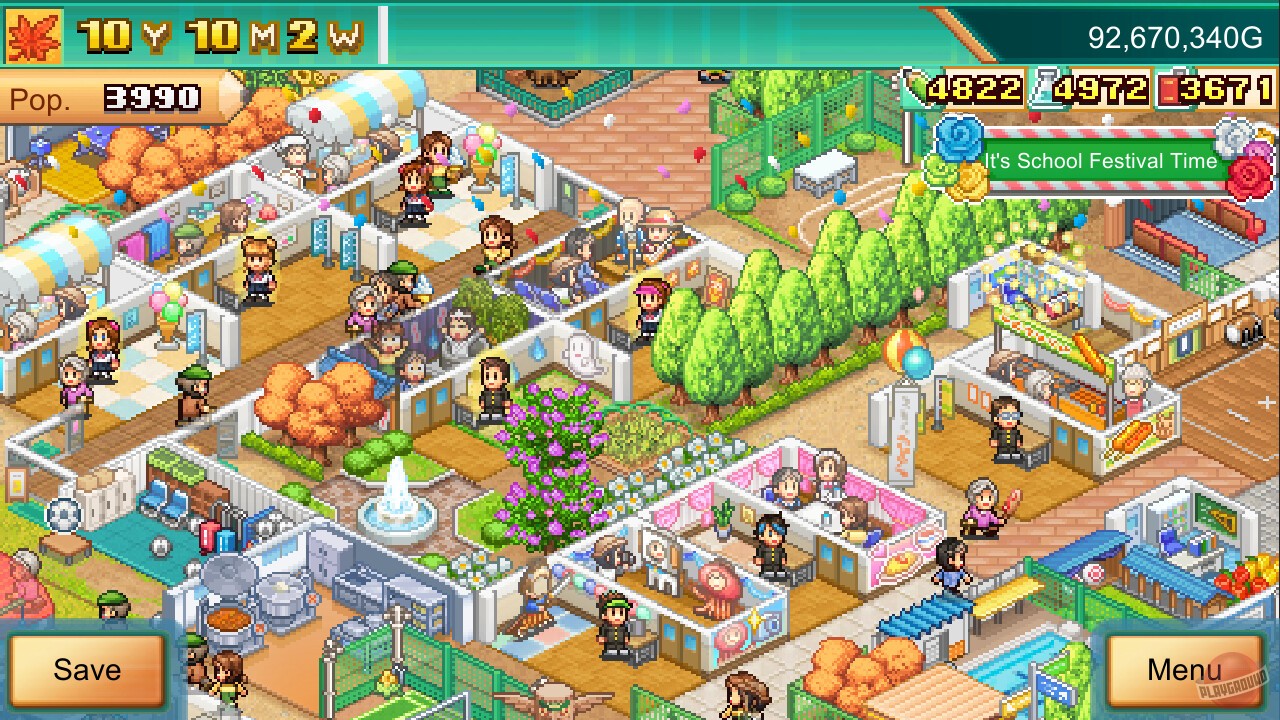
Task: Click the red rosette ribbon icon
Action: 1248,175
